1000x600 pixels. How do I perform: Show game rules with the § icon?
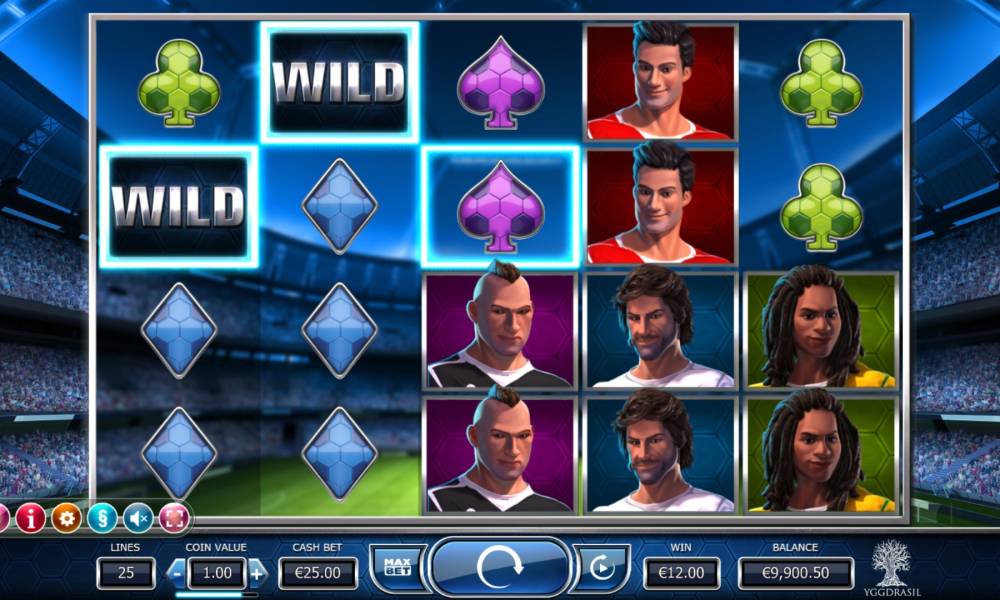point(102,517)
